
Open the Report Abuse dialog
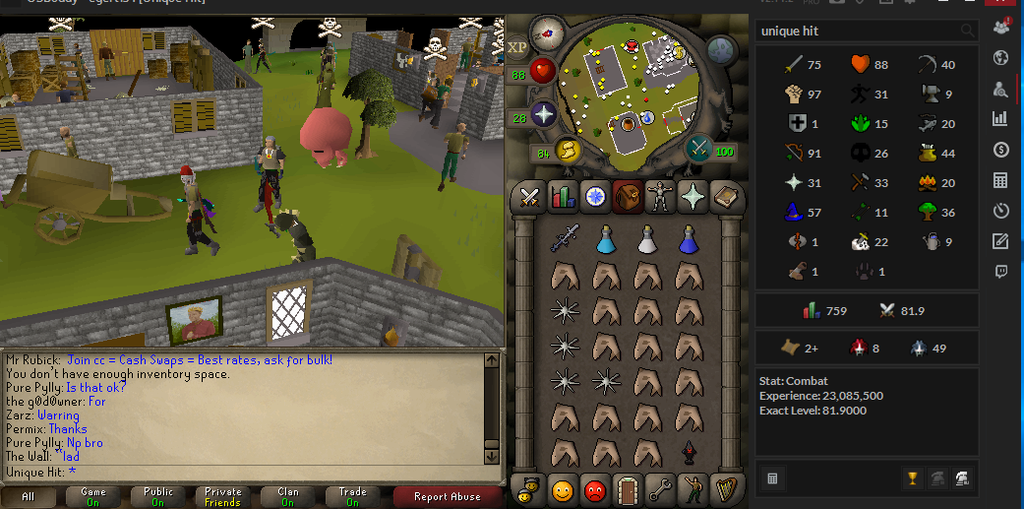pyautogui.click(x=446, y=496)
